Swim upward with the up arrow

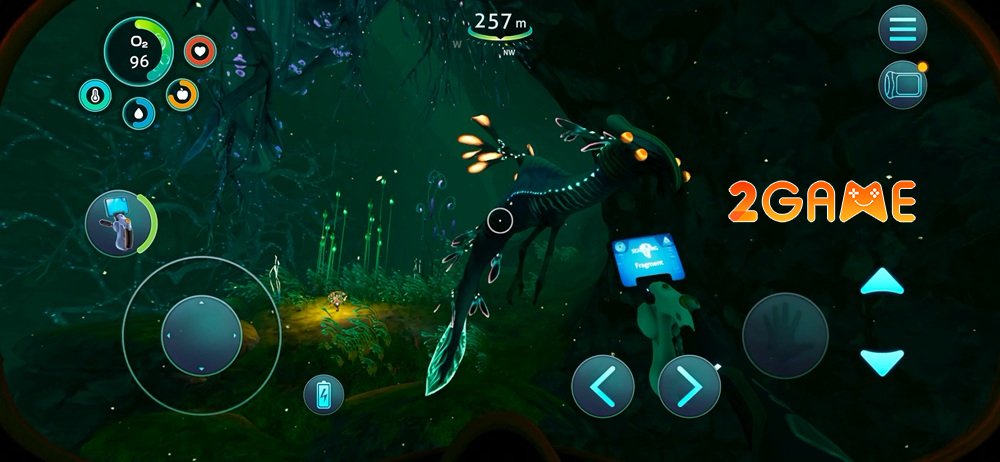(882, 283)
